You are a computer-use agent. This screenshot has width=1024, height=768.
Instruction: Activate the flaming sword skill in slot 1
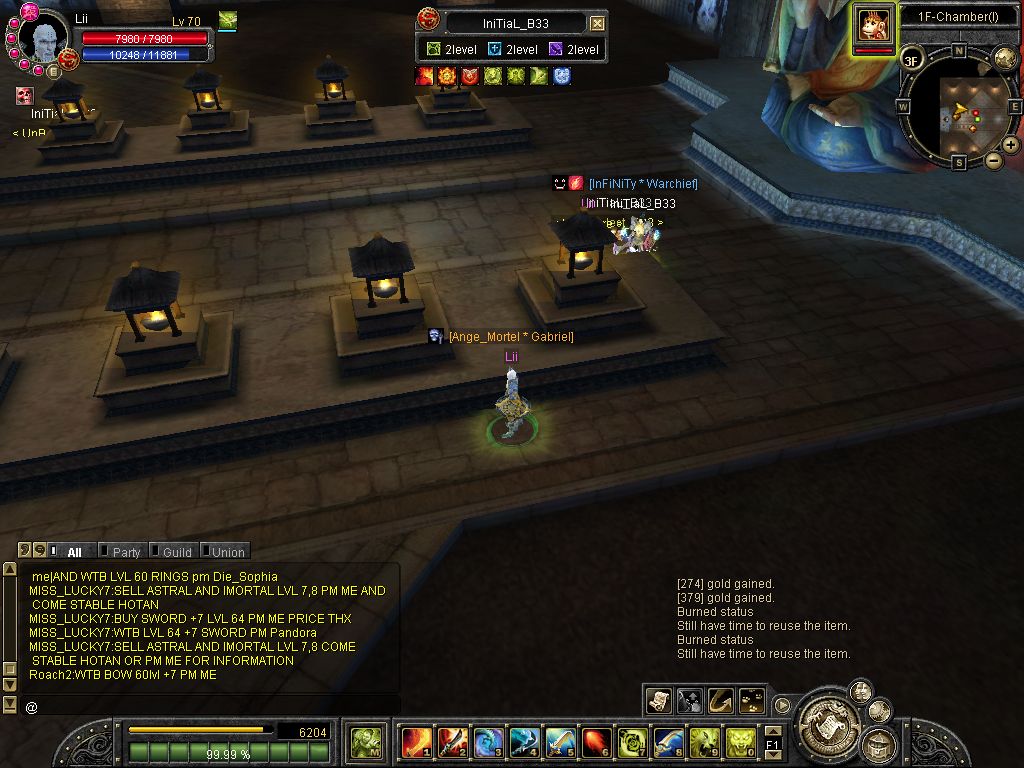(416, 742)
